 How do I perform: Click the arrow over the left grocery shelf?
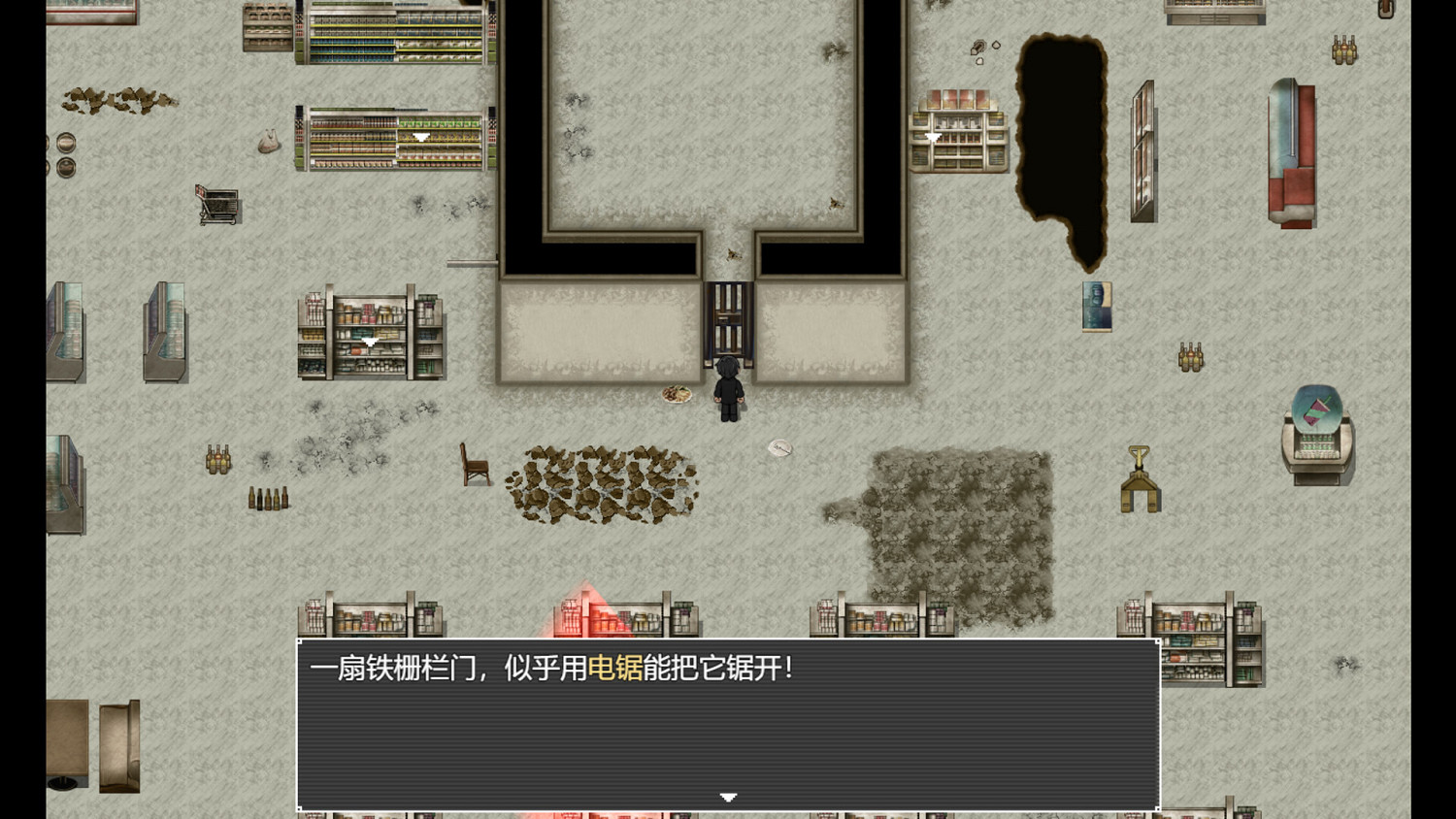[372, 341]
